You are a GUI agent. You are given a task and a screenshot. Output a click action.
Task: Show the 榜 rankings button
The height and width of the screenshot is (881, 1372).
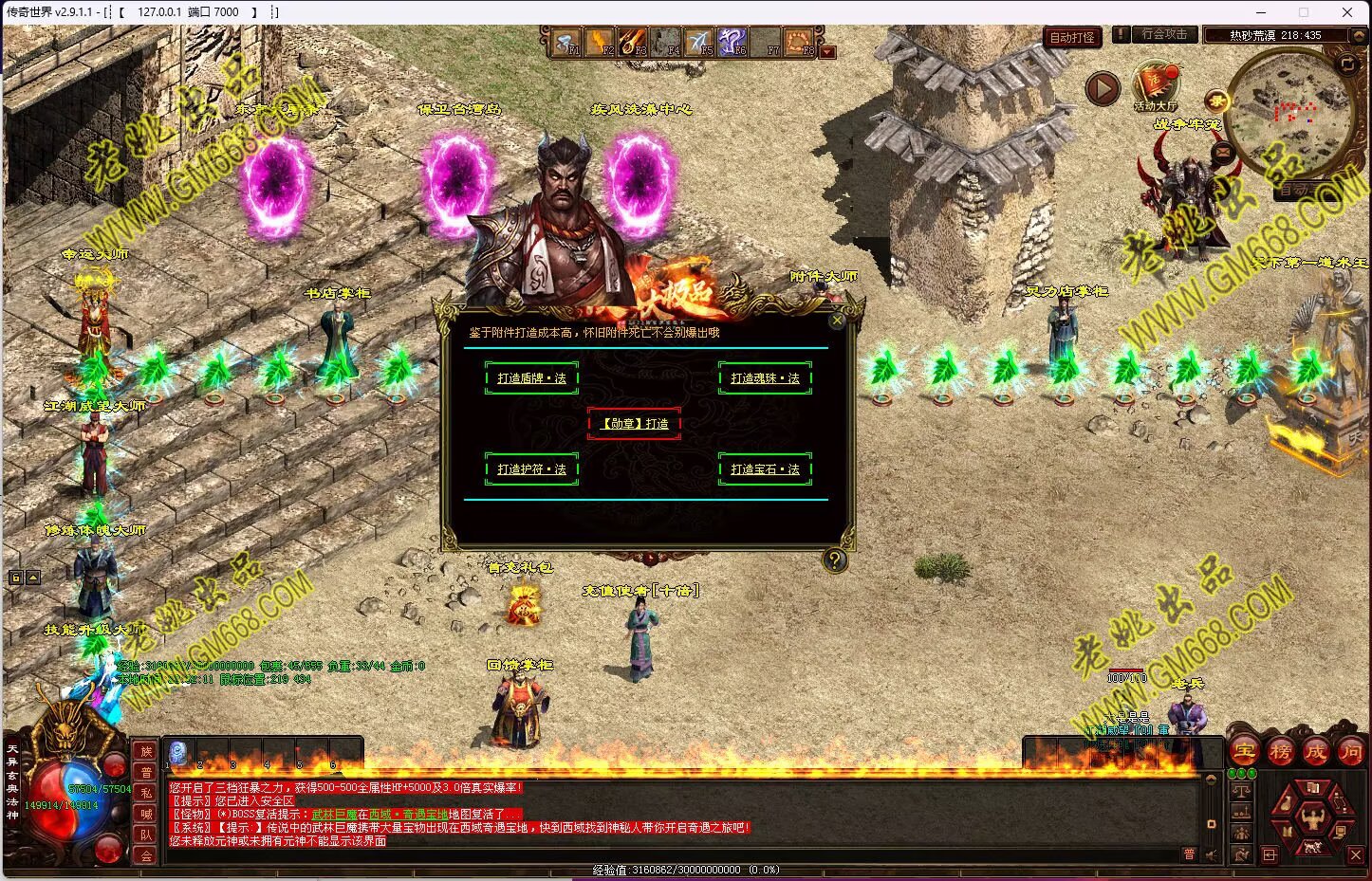(1280, 752)
